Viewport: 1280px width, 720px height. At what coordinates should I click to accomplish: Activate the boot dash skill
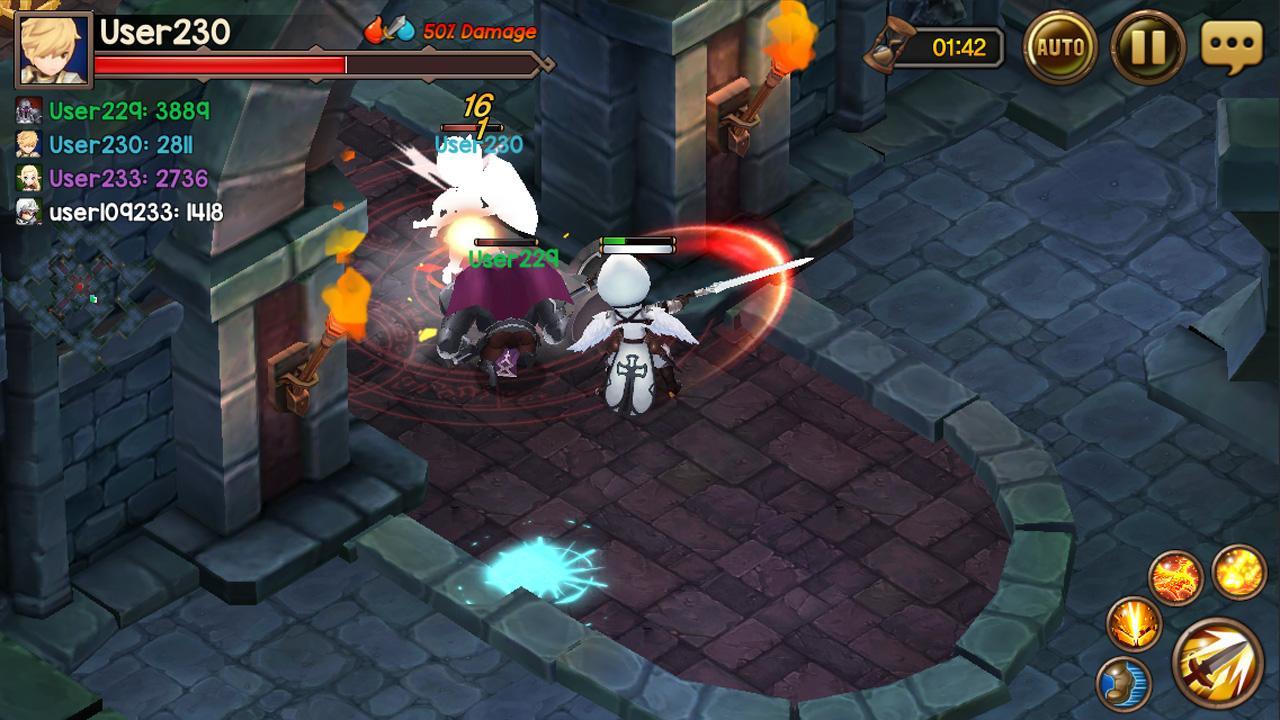[1124, 684]
